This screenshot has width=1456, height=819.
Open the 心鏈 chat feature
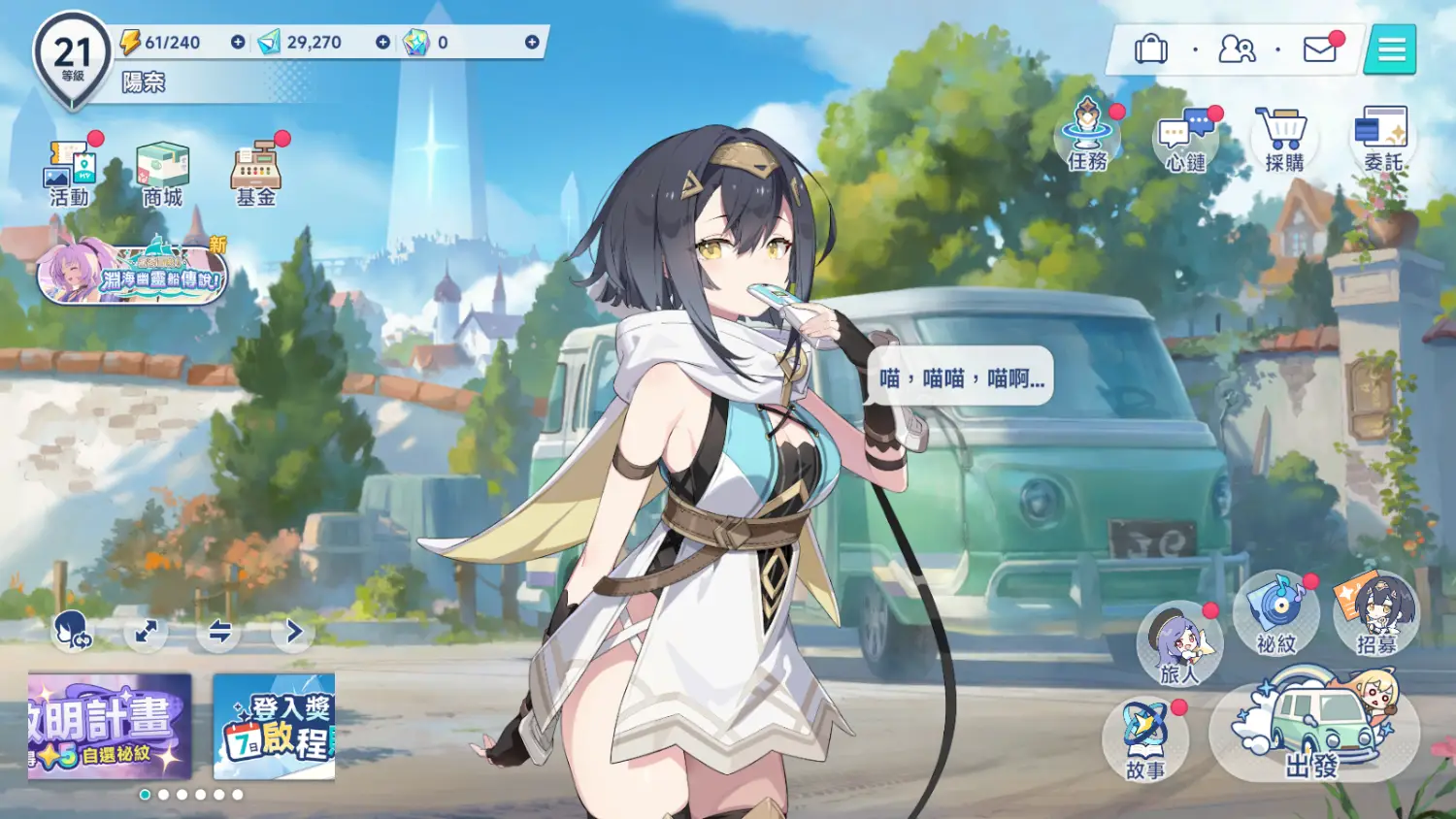1186,139
